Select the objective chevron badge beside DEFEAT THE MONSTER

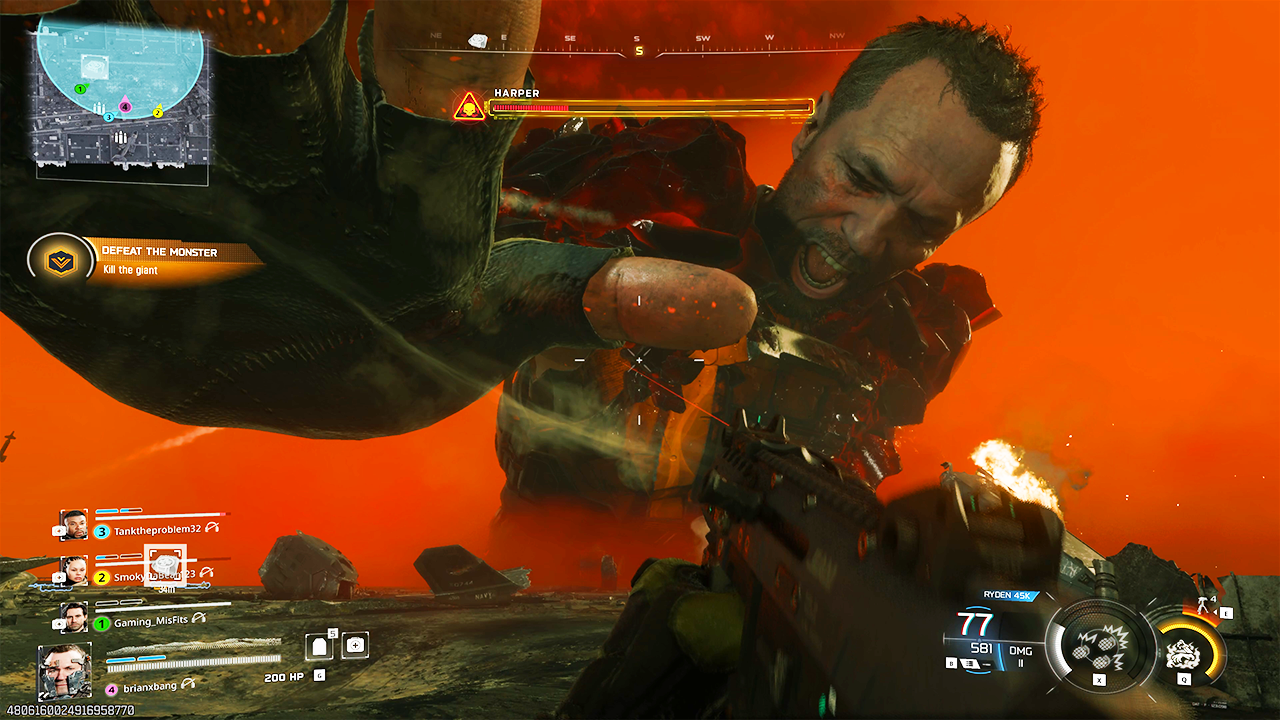pyautogui.click(x=63, y=260)
